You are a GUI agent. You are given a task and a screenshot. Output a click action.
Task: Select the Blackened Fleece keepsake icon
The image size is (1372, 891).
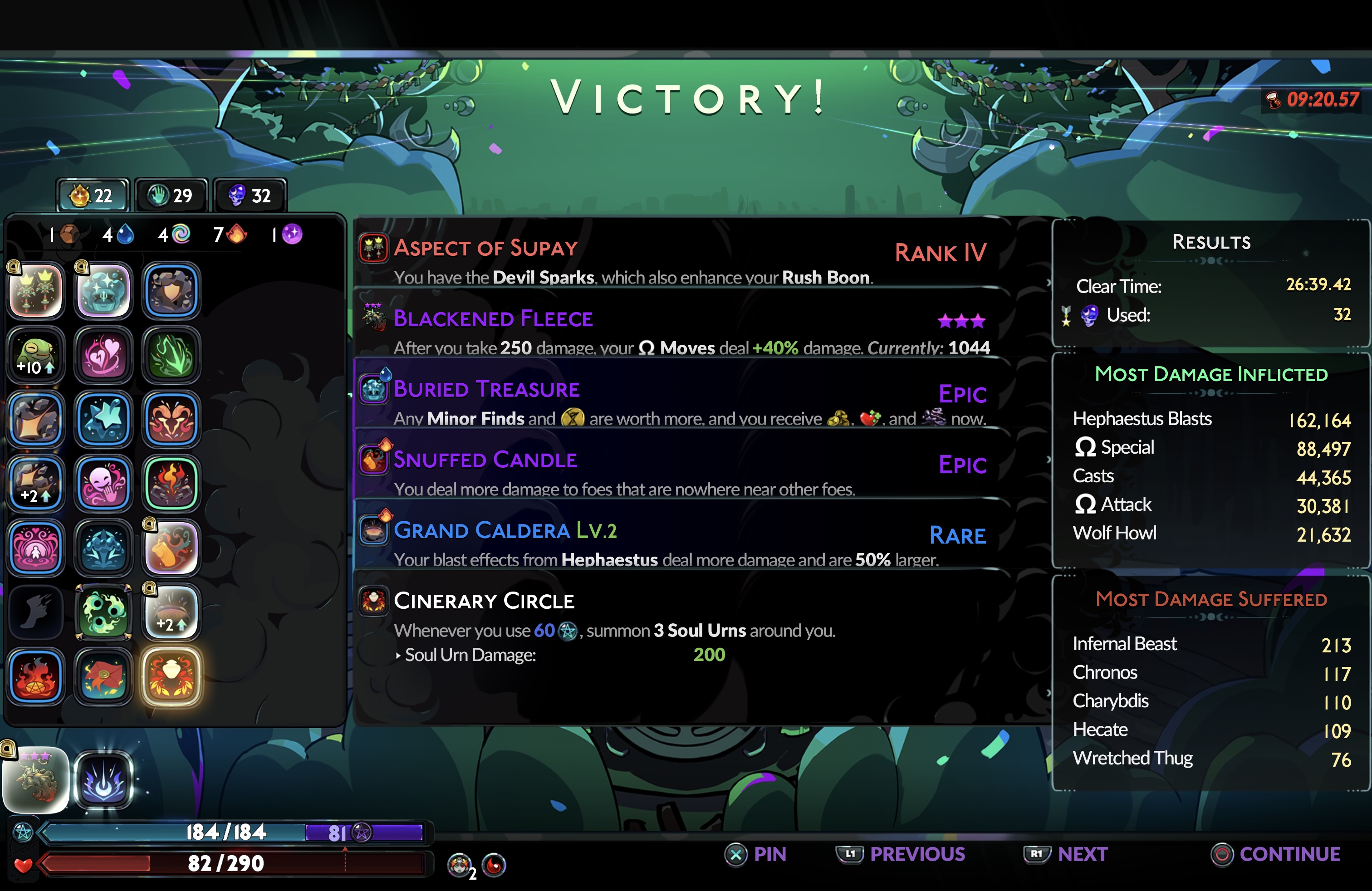click(36, 779)
